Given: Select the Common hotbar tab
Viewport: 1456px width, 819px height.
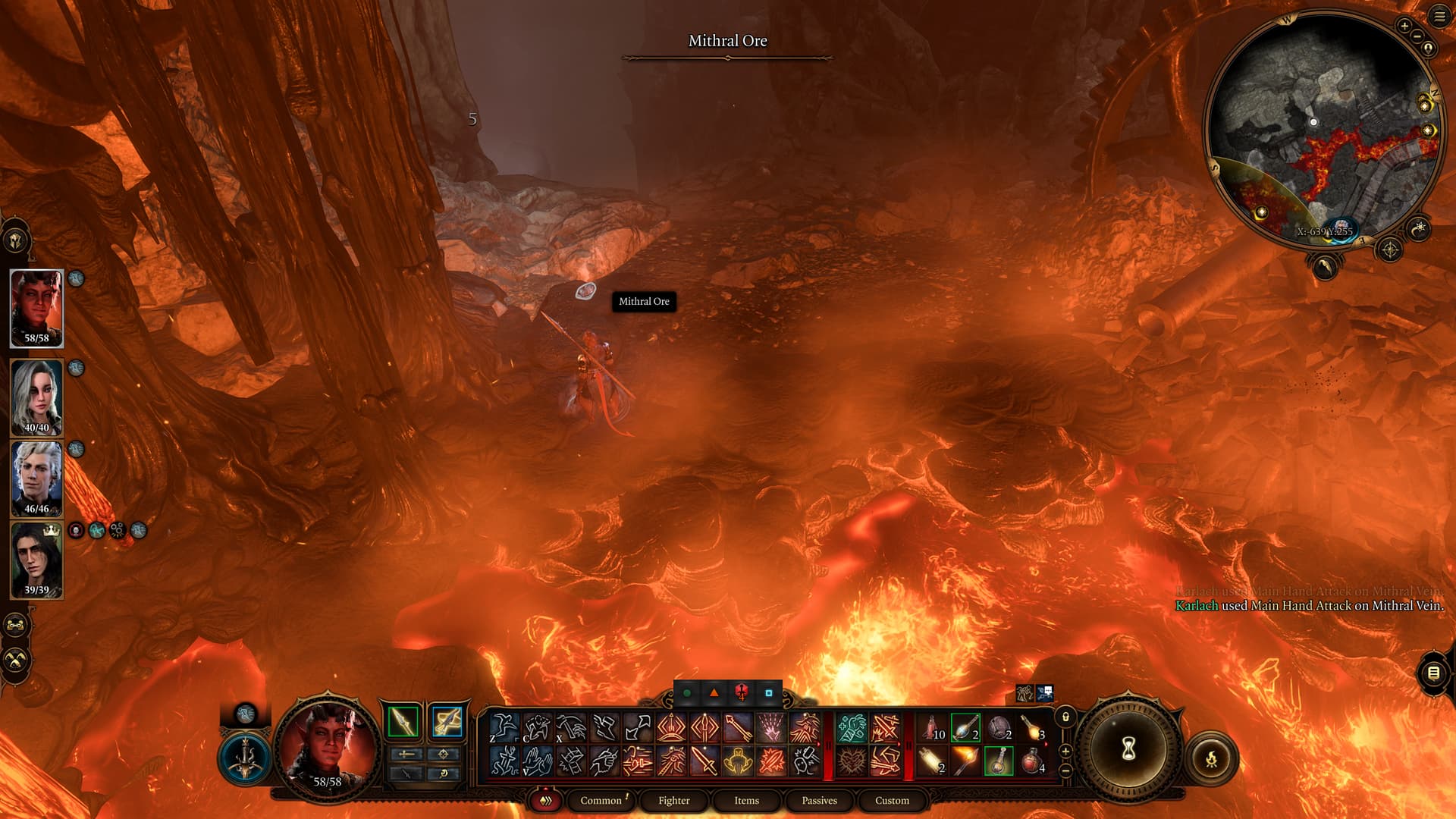Looking at the screenshot, I should pos(601,800).
